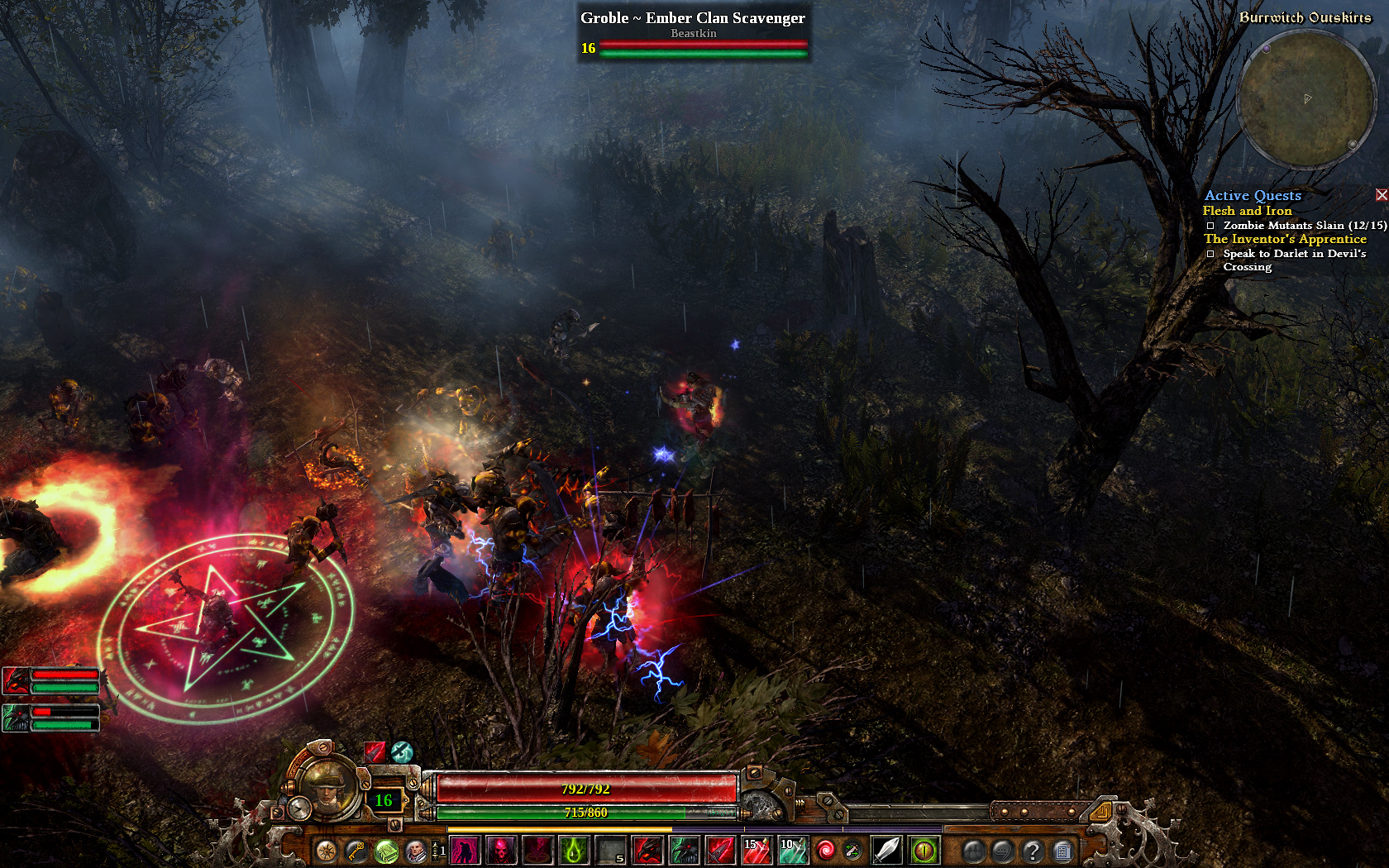Activate the pink silhouette skill
The image size is (1389, 868).
click(465, 850)
